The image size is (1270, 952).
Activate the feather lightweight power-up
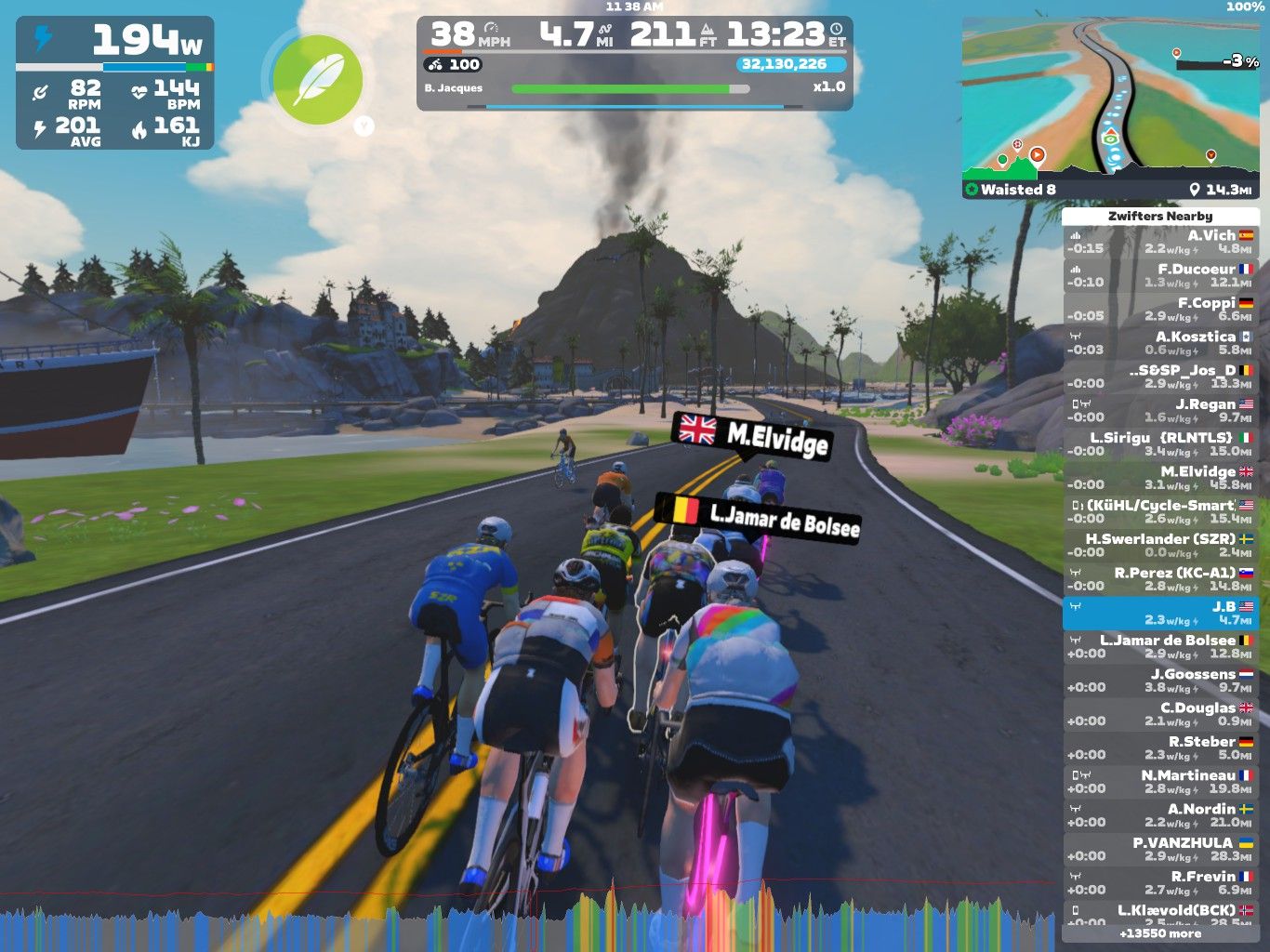pos(318,80)
